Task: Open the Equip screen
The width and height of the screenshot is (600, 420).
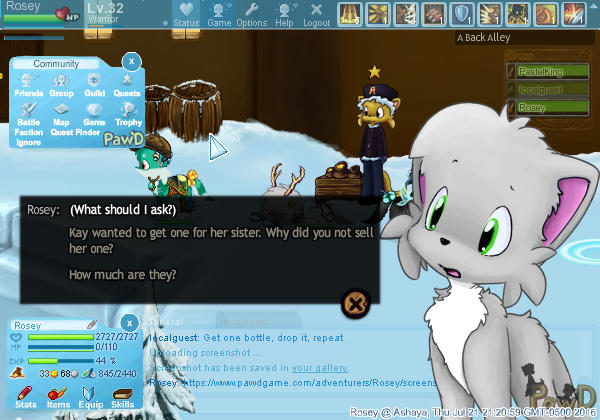Action: pos(90,398)
